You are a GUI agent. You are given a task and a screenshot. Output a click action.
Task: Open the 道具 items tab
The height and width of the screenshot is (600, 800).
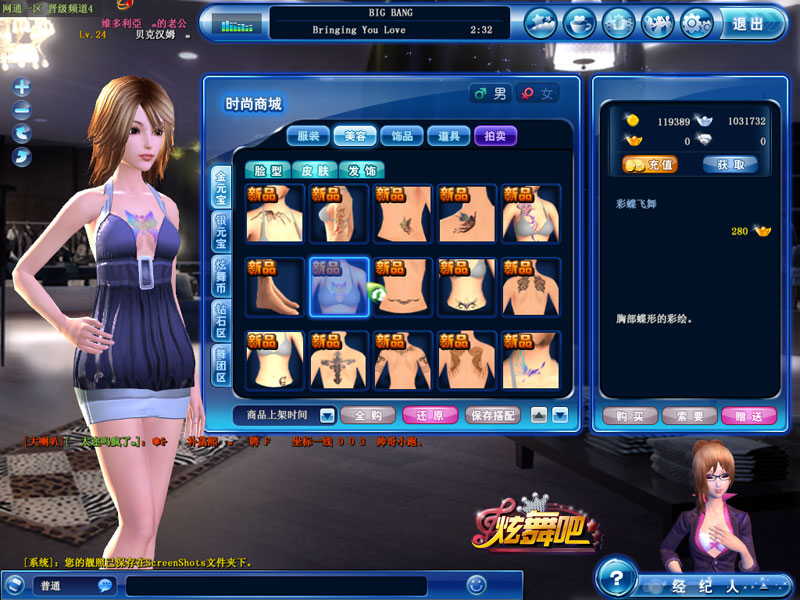449,136
